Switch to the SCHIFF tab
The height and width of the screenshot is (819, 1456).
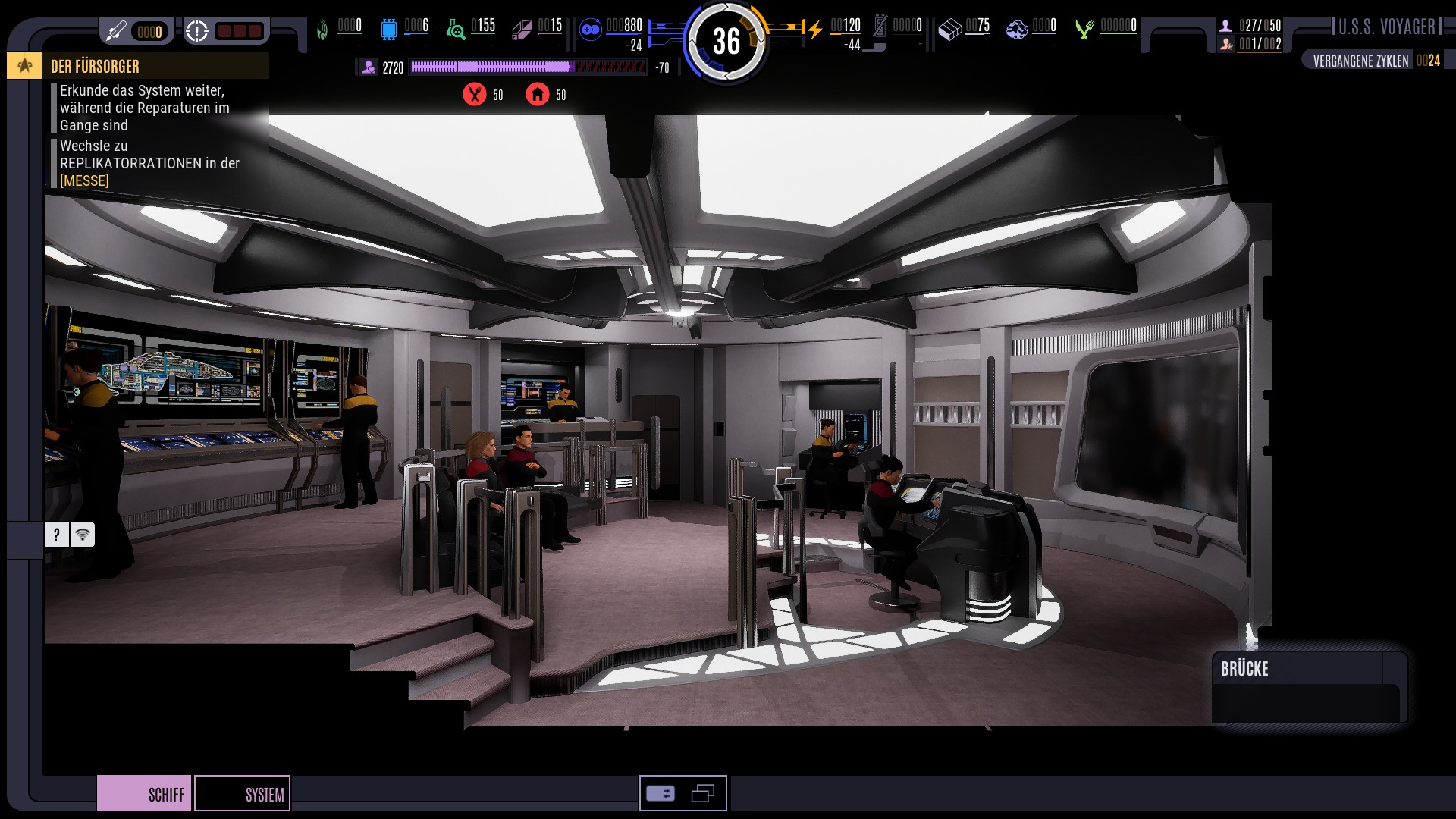tap(144, 793)
